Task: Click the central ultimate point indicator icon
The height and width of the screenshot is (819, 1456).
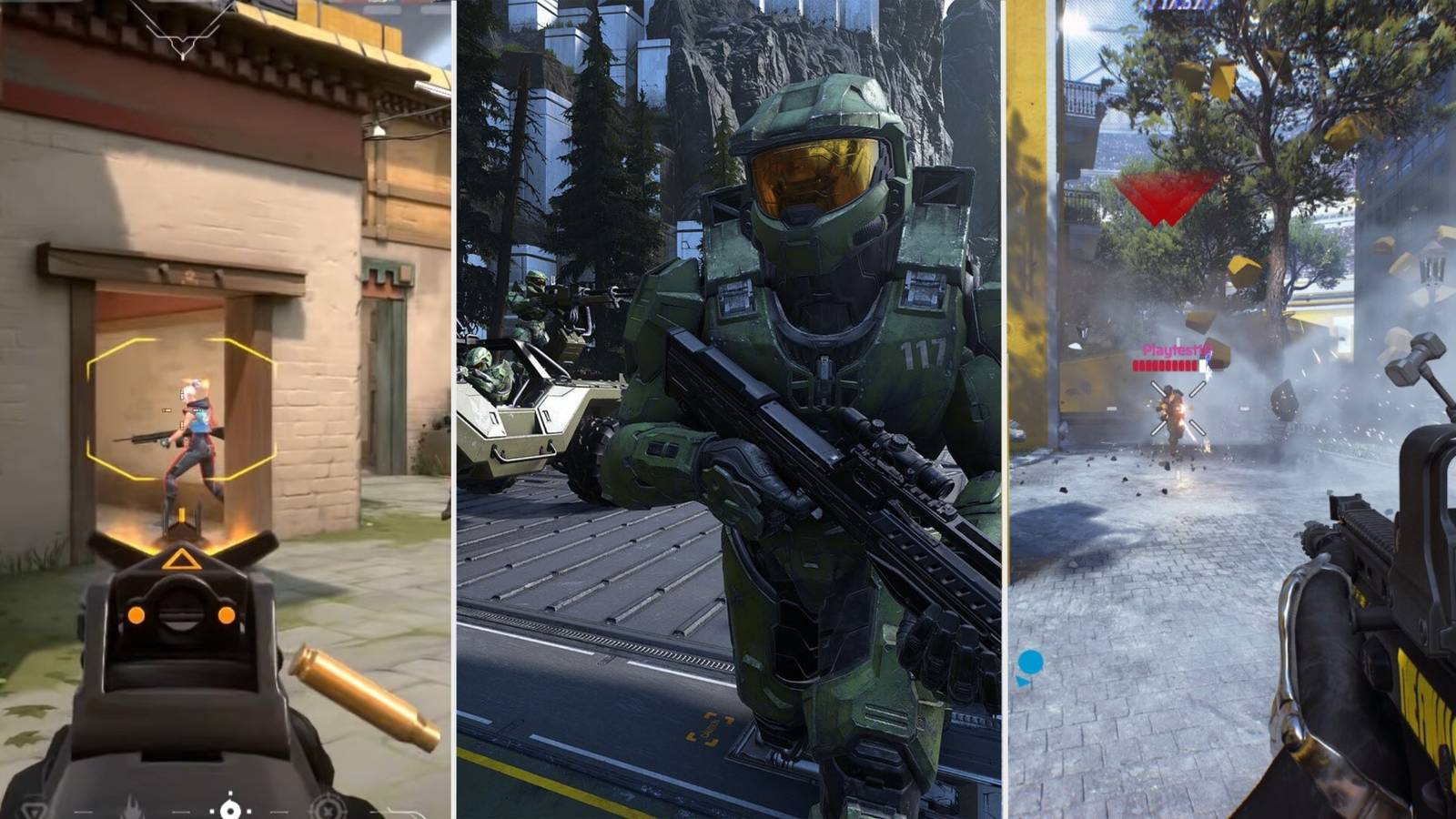Action: coord(230,810)
